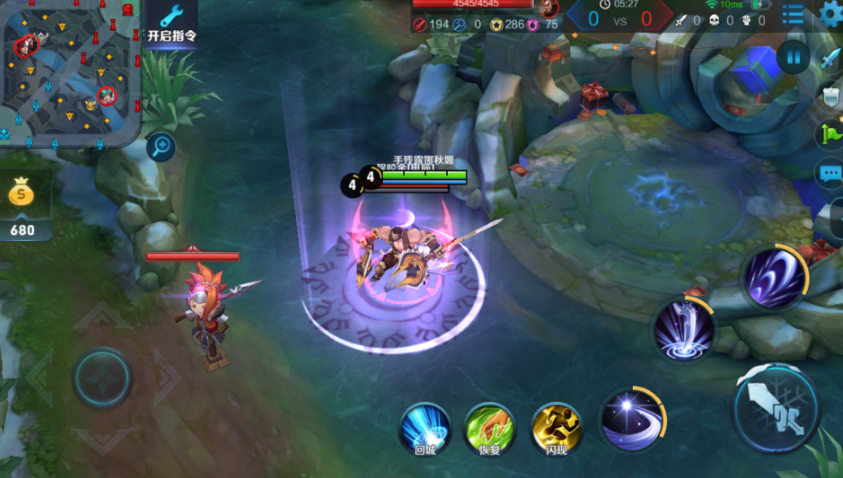Tap the 开启指令 wrench button

point(171,24)
